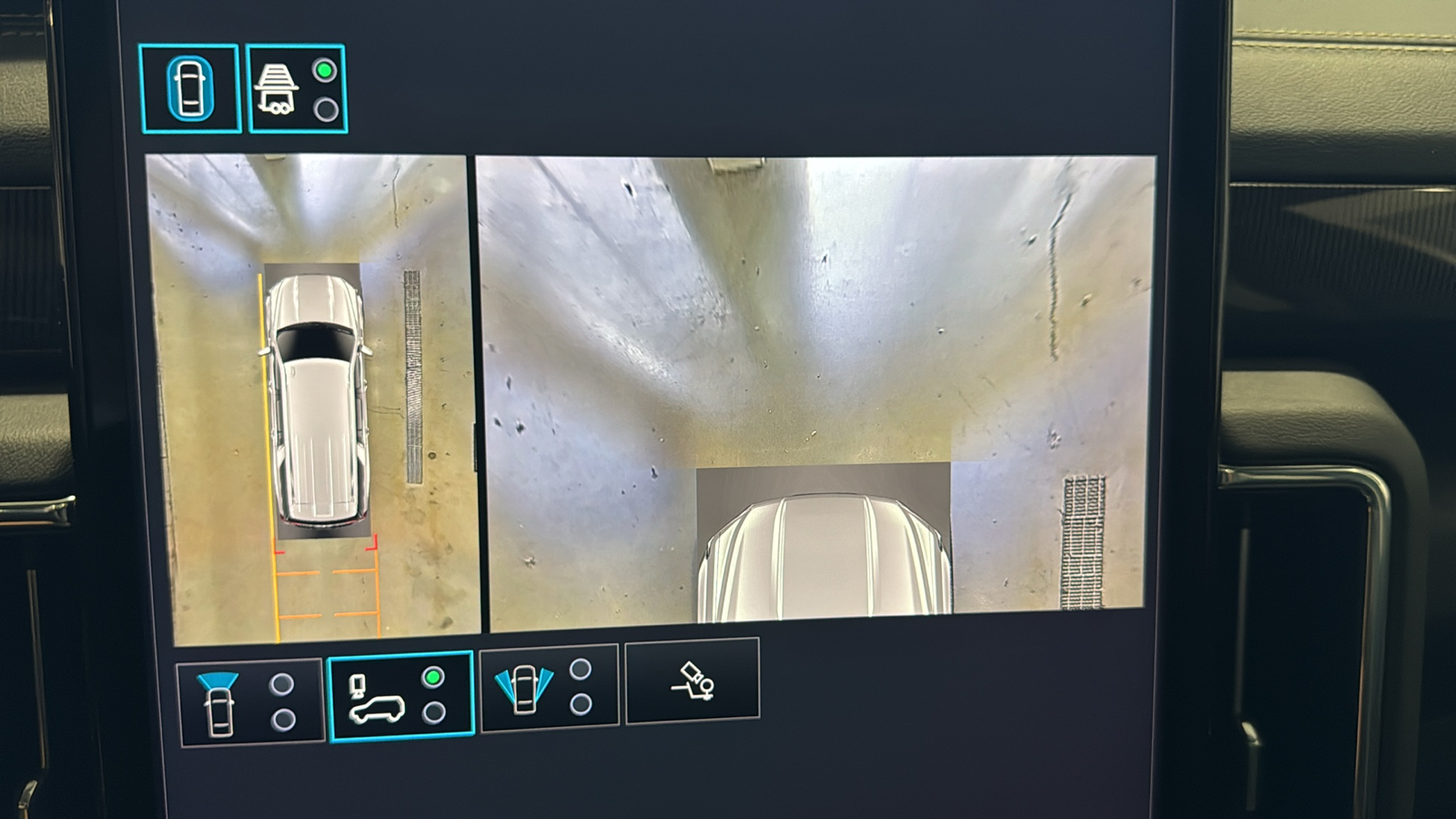
Task: Select the SUV side profile camera button
Action: 400,696
